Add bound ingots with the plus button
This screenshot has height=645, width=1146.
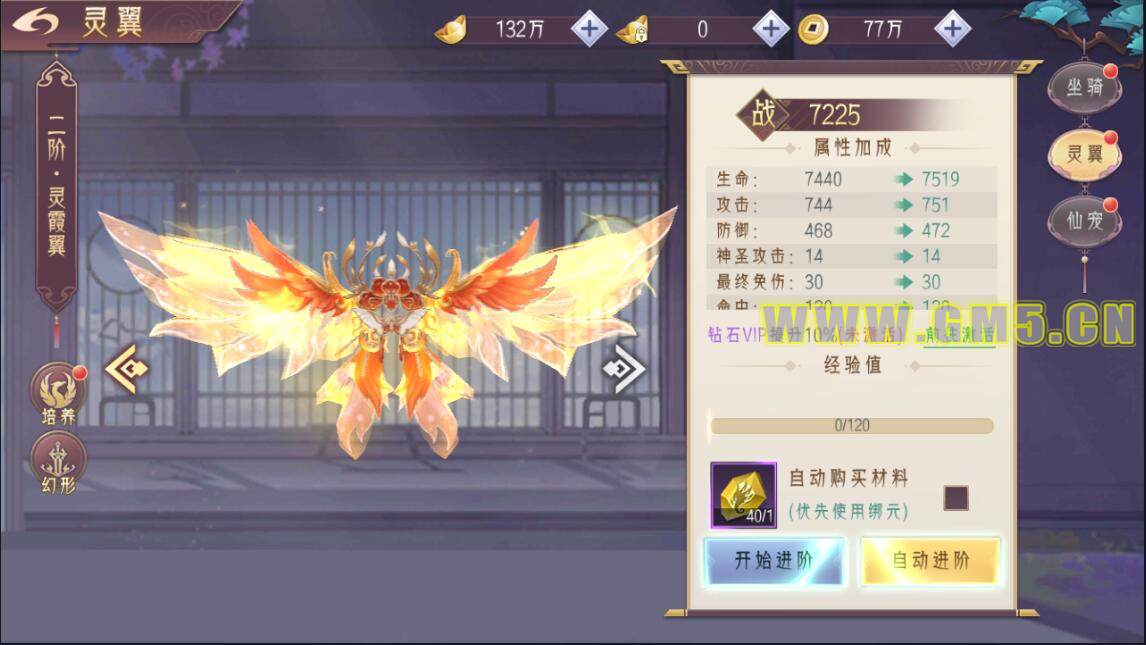click(x=770, y=29)
